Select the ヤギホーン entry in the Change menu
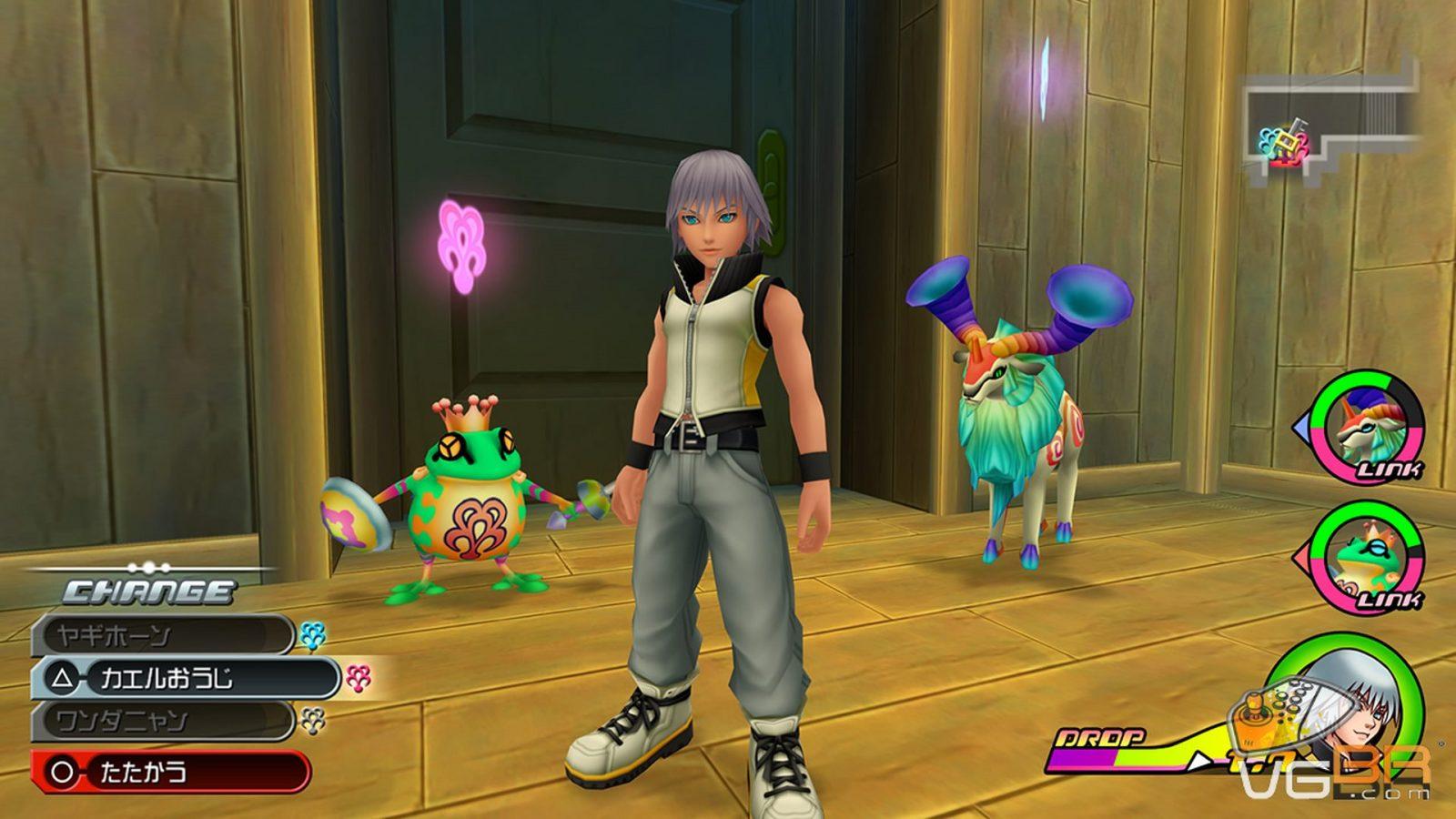The height and width of the screenshot is (819, 1456). [162, 635]
